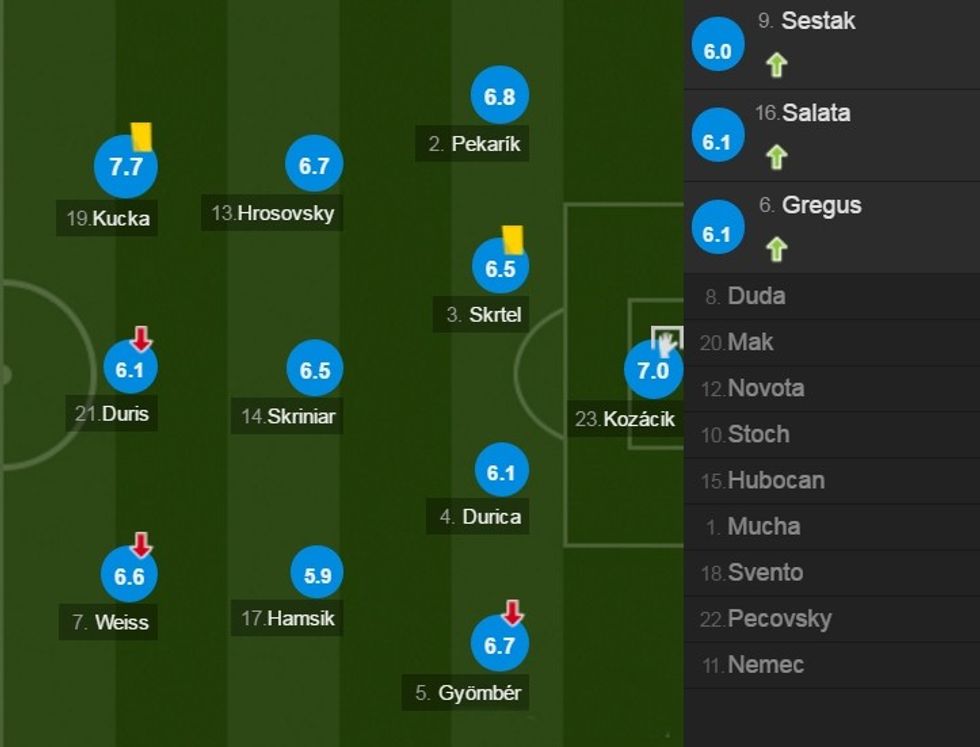The width and height of the screenshot is (980, 747).
Task: Click Durica's 6.1 rating circle
Action: coord(500,471)
